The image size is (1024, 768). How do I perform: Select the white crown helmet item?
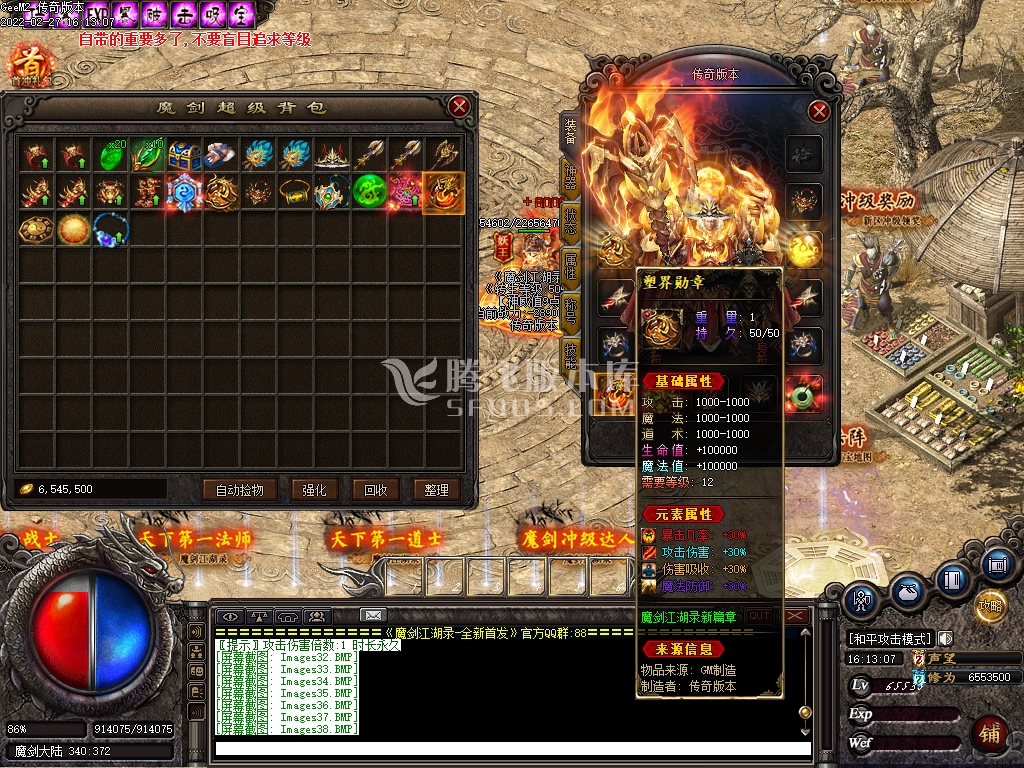[x=331, y=155]
